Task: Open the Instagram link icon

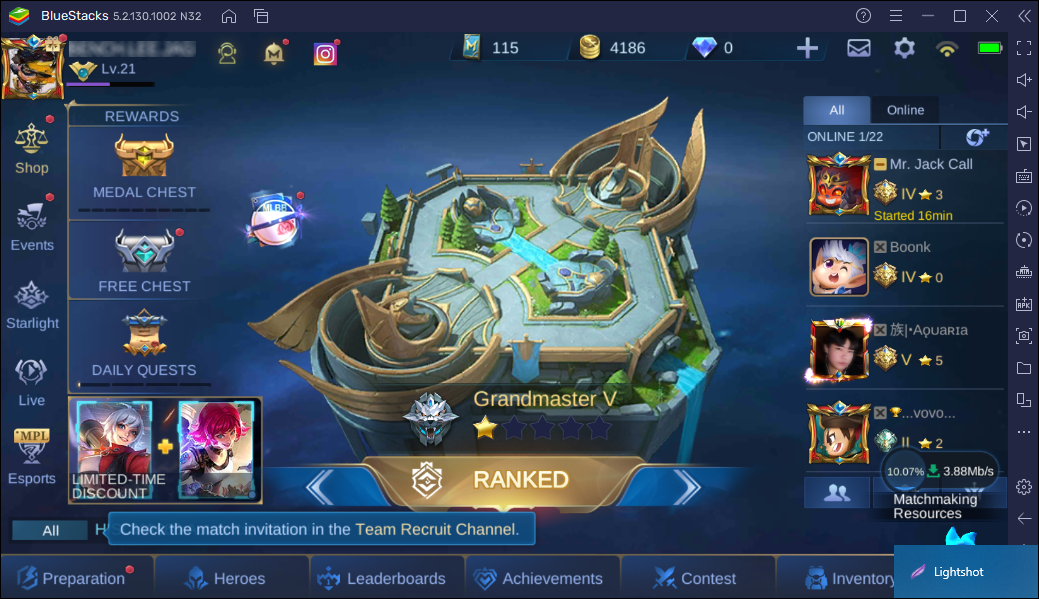Action: click(325, 54)
